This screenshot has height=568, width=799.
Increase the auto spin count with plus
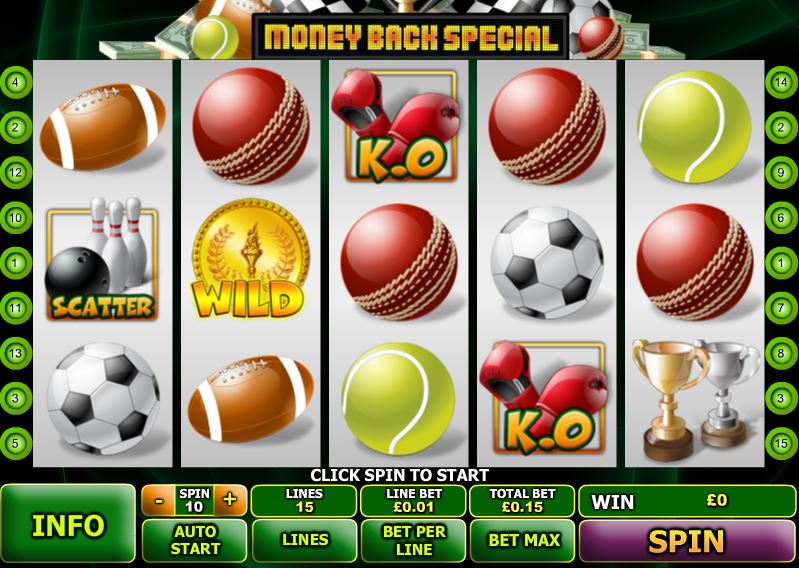pos(229,500)
